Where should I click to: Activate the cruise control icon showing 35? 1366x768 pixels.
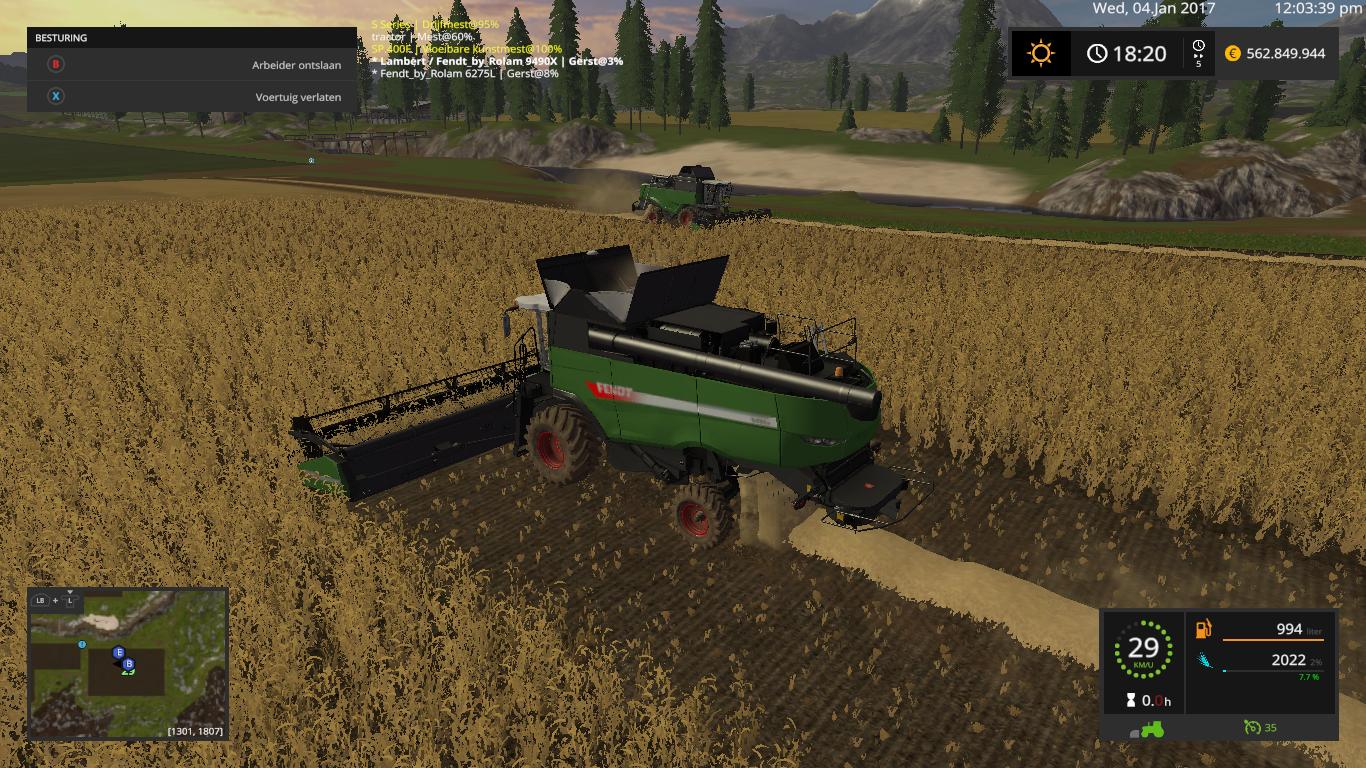point(1260,727)
